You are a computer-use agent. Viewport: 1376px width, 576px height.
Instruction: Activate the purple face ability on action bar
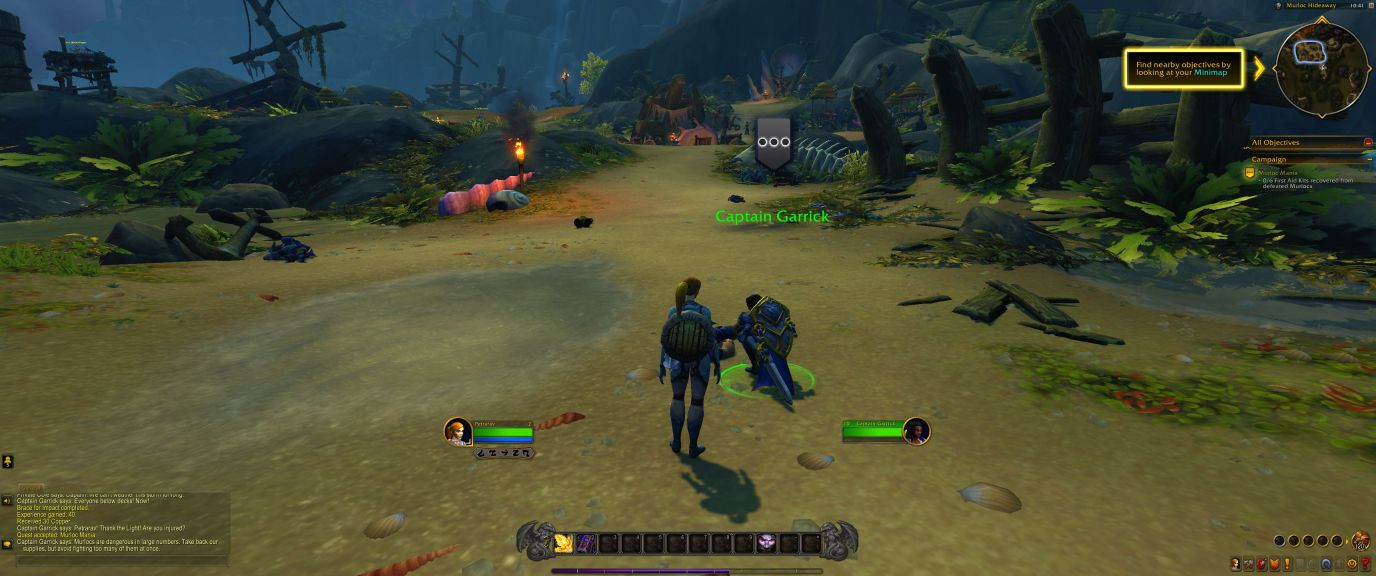[x=766, y=543]
